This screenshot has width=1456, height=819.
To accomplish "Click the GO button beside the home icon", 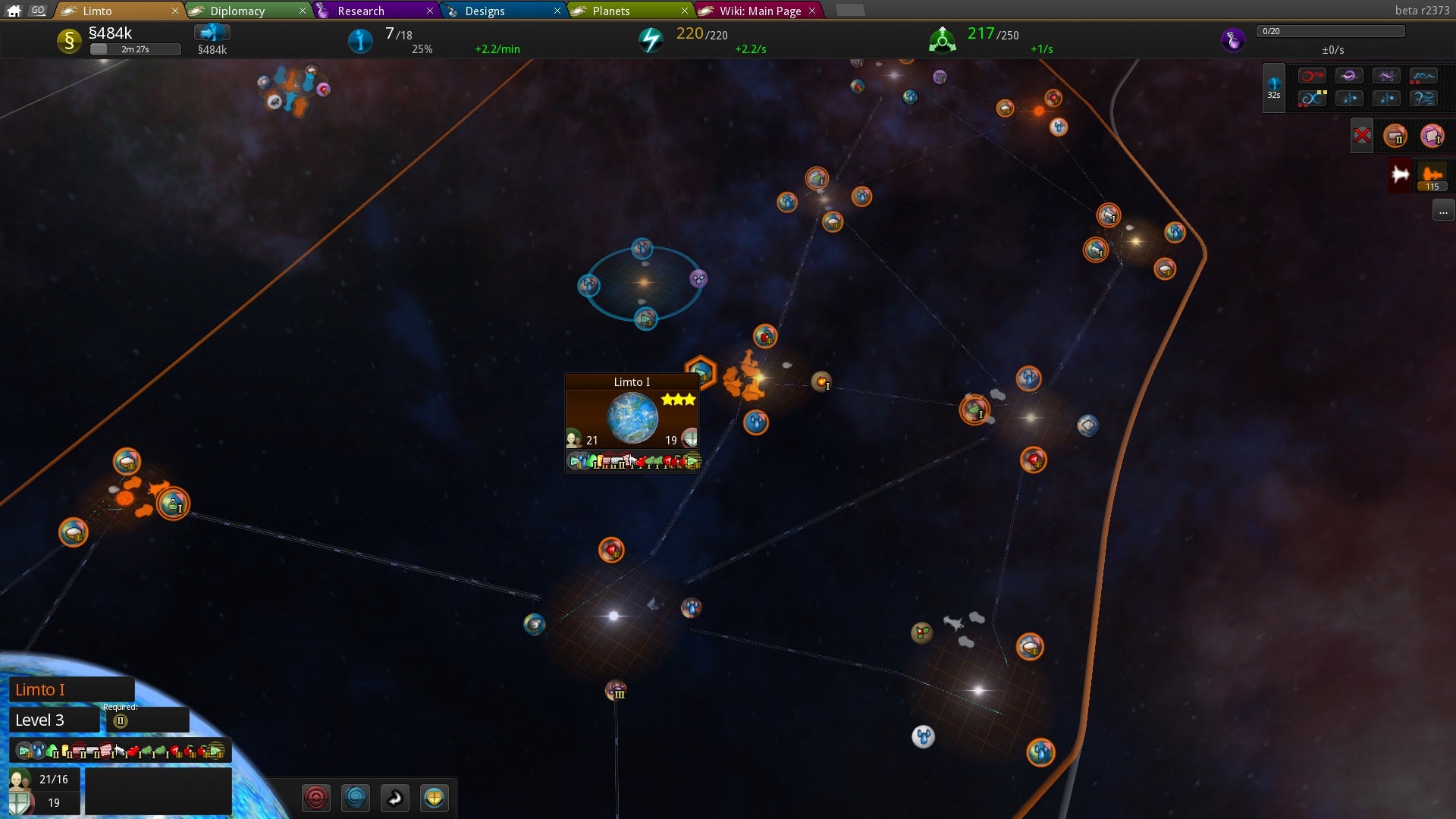I will pos(39,11).
